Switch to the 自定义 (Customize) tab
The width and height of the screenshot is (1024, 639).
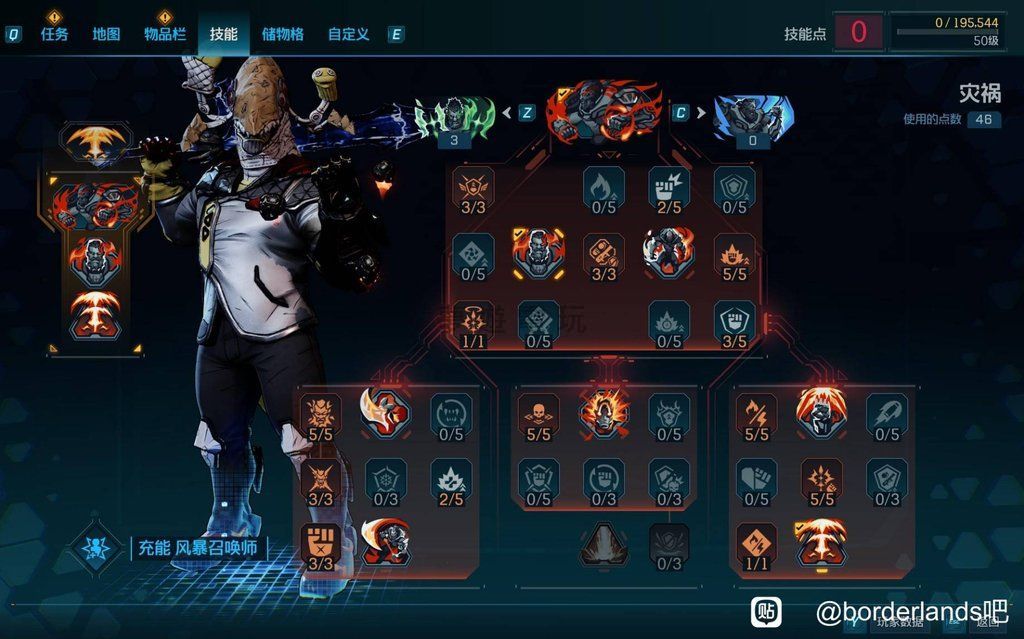(348, 34)
